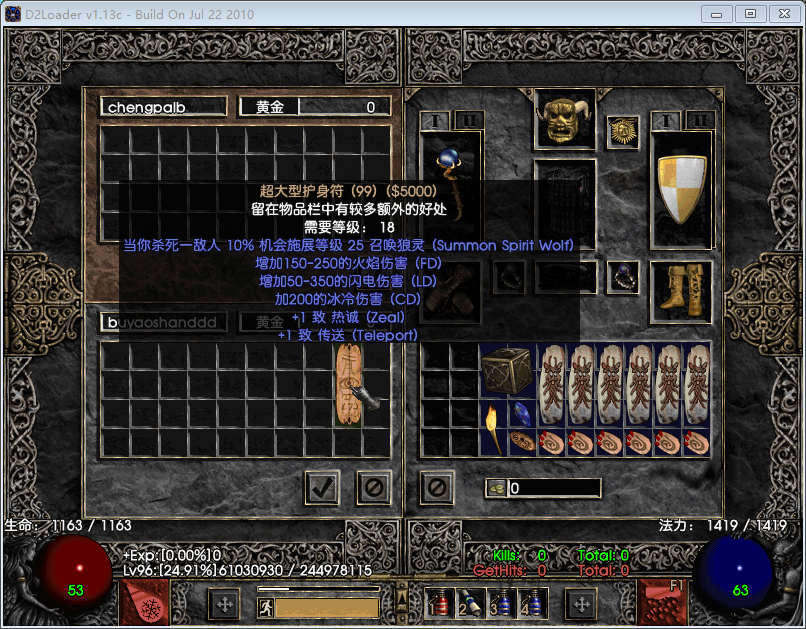Screen dimensions: 806x629
Task: Select the sun amulet slot
Action: [622, 132]
